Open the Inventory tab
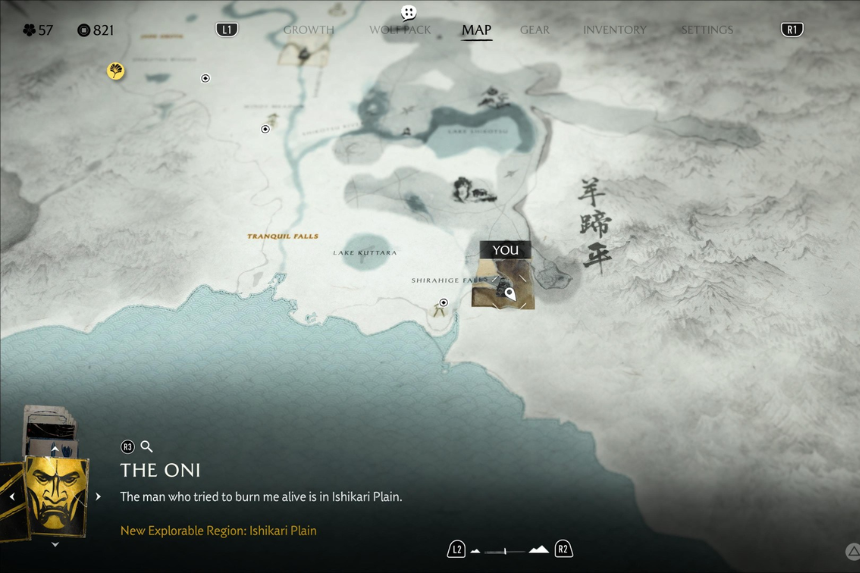 (x=615, y=30)
